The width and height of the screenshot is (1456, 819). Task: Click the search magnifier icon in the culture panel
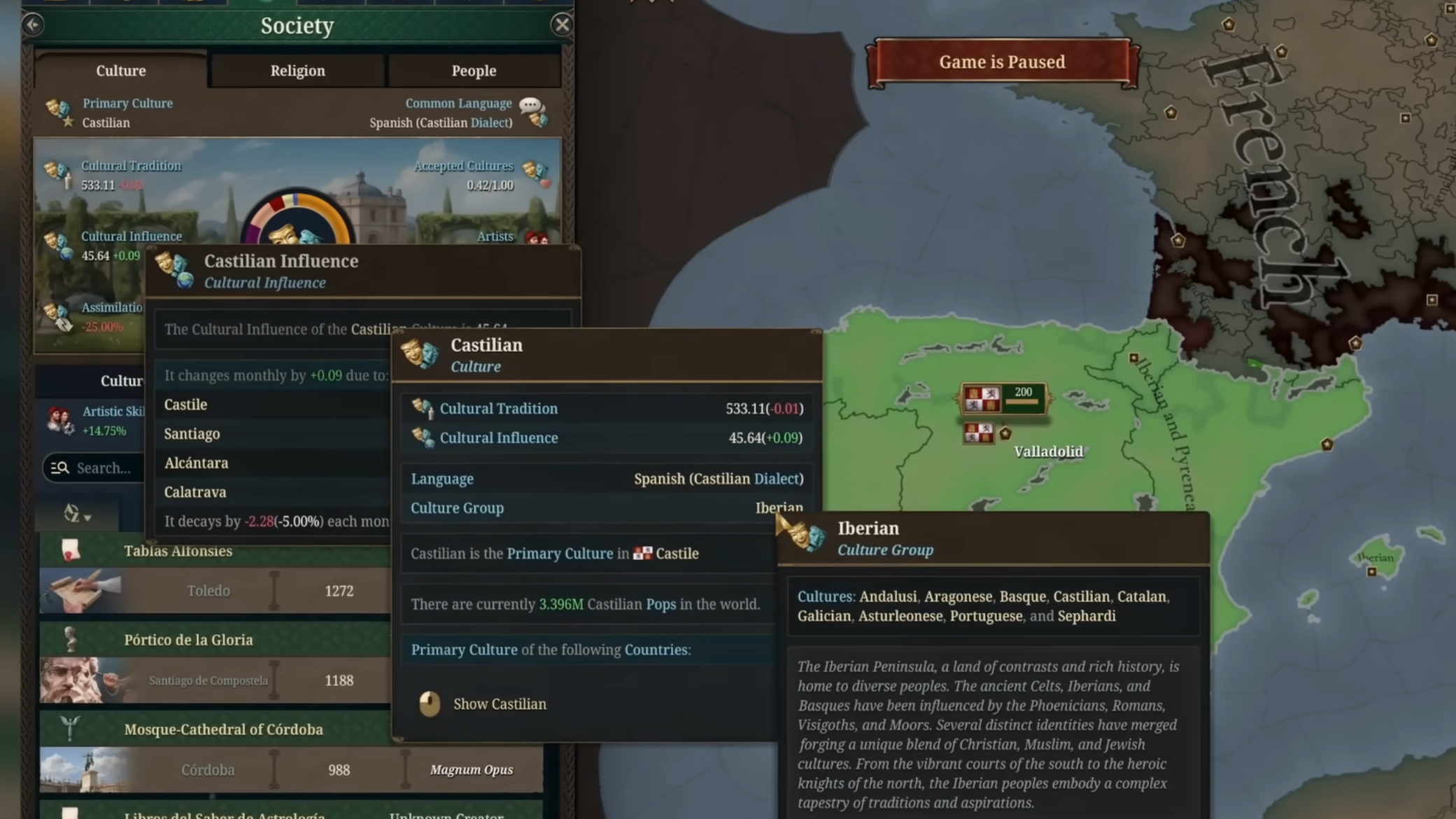point(59,468)
